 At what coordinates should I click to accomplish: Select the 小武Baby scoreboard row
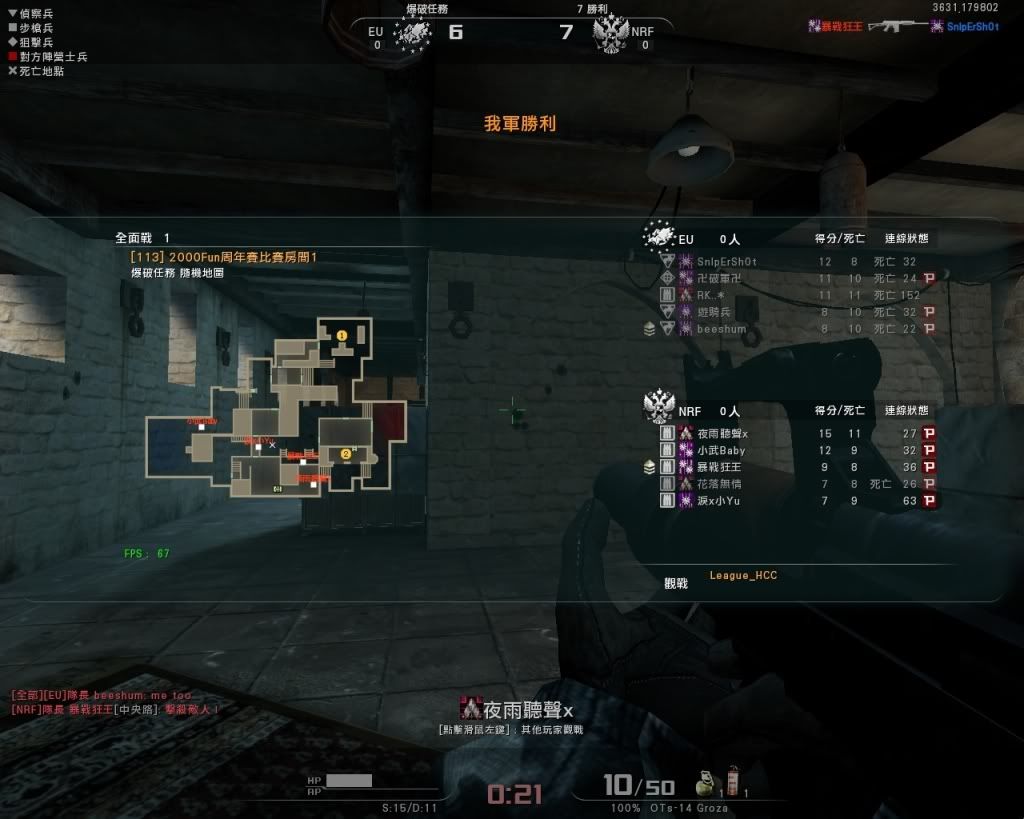click(720, 450)
